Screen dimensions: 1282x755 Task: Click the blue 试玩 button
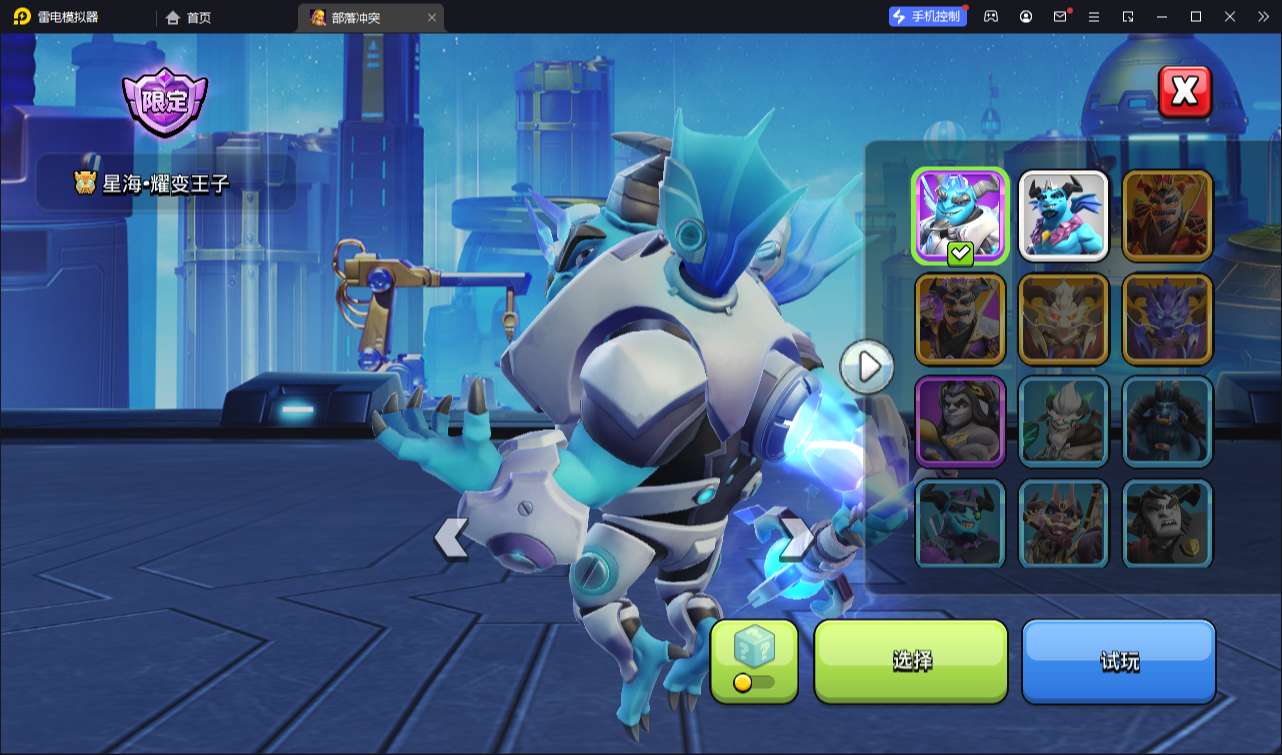1118,660
